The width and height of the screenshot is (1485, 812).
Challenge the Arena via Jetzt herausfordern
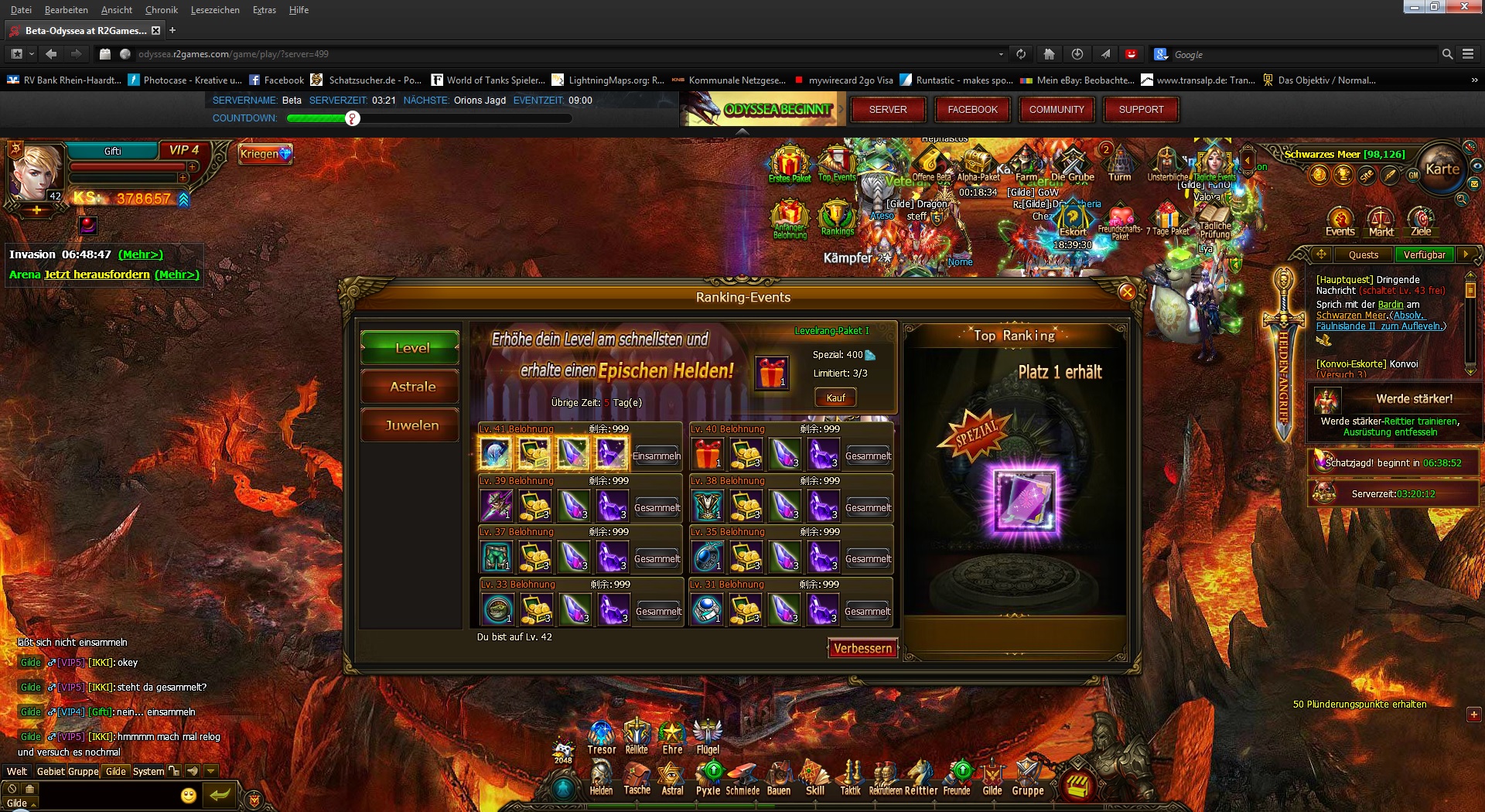coord(97,275)
